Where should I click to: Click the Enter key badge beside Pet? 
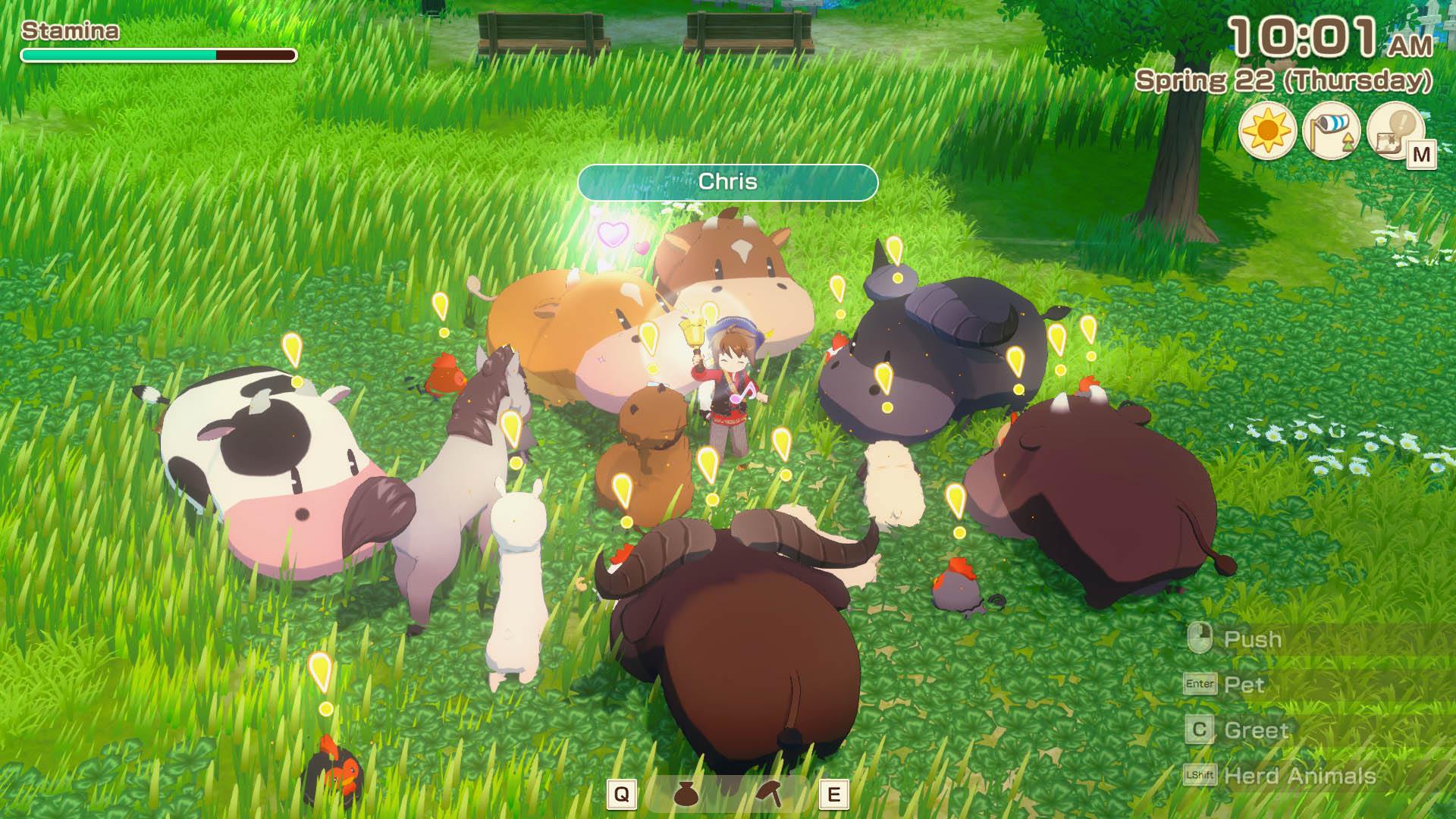point(1199,685)
